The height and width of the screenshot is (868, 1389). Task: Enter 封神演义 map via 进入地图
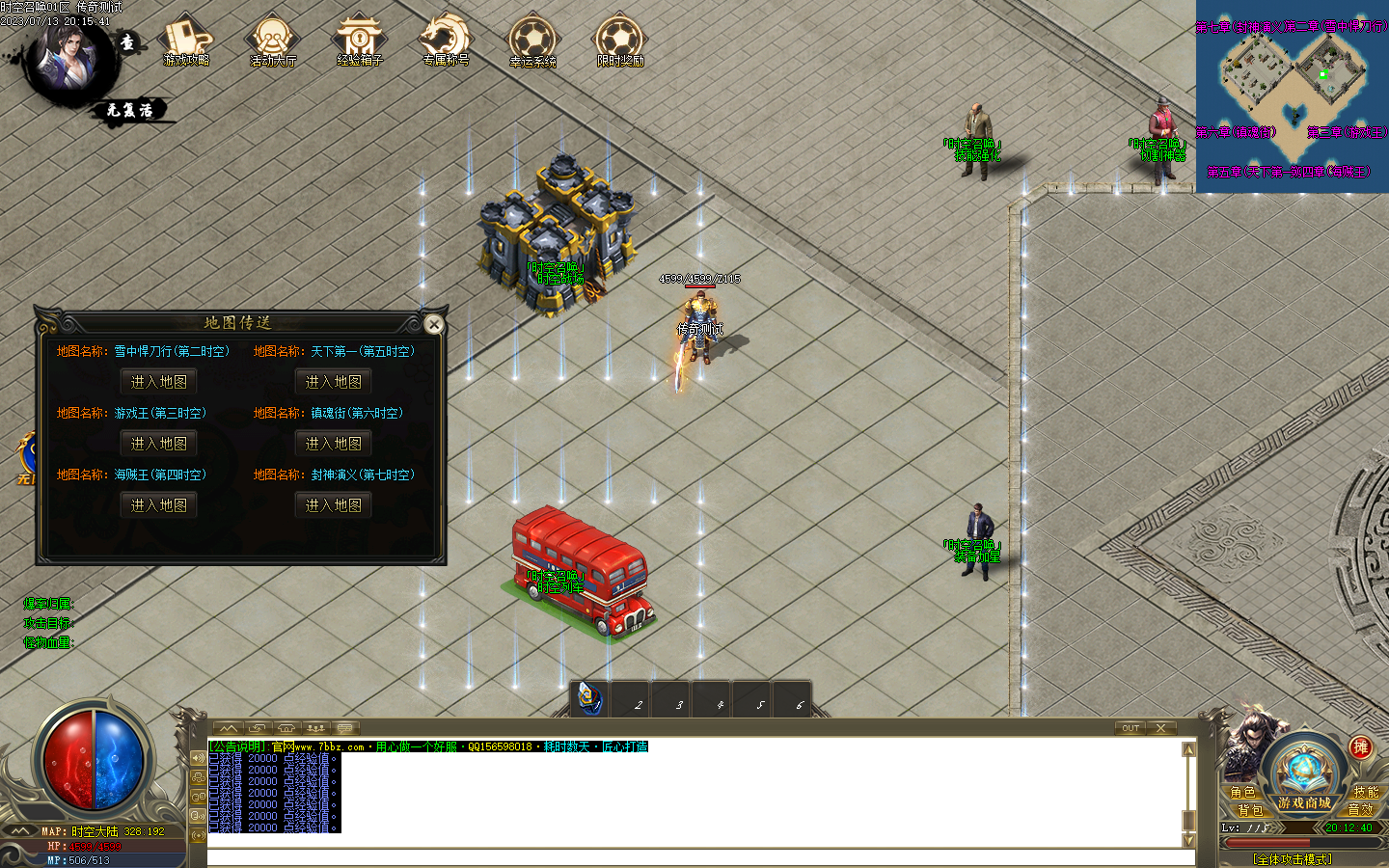(332, 504)
